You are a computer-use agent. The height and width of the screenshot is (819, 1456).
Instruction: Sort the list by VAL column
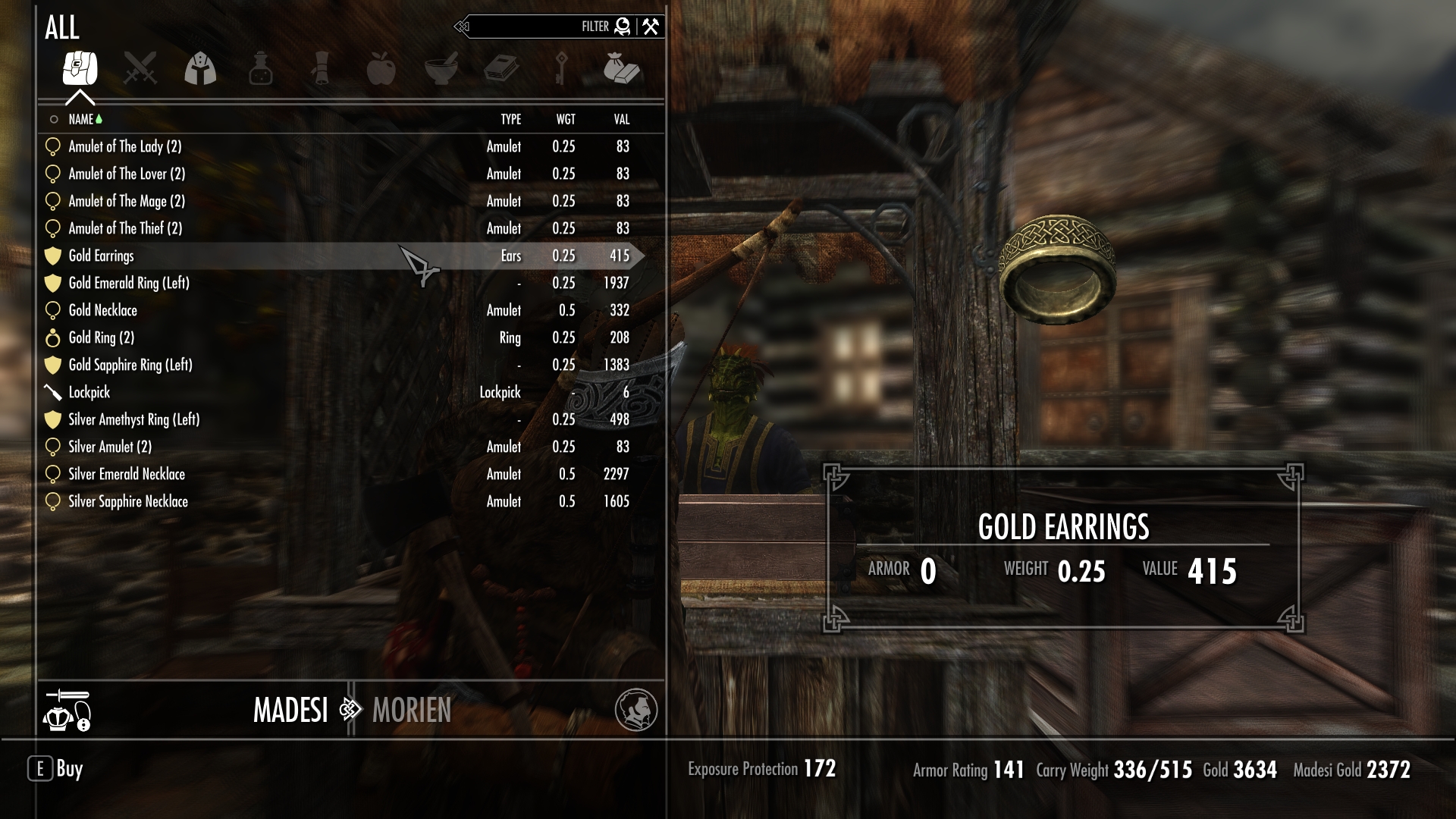click(621, 120)
